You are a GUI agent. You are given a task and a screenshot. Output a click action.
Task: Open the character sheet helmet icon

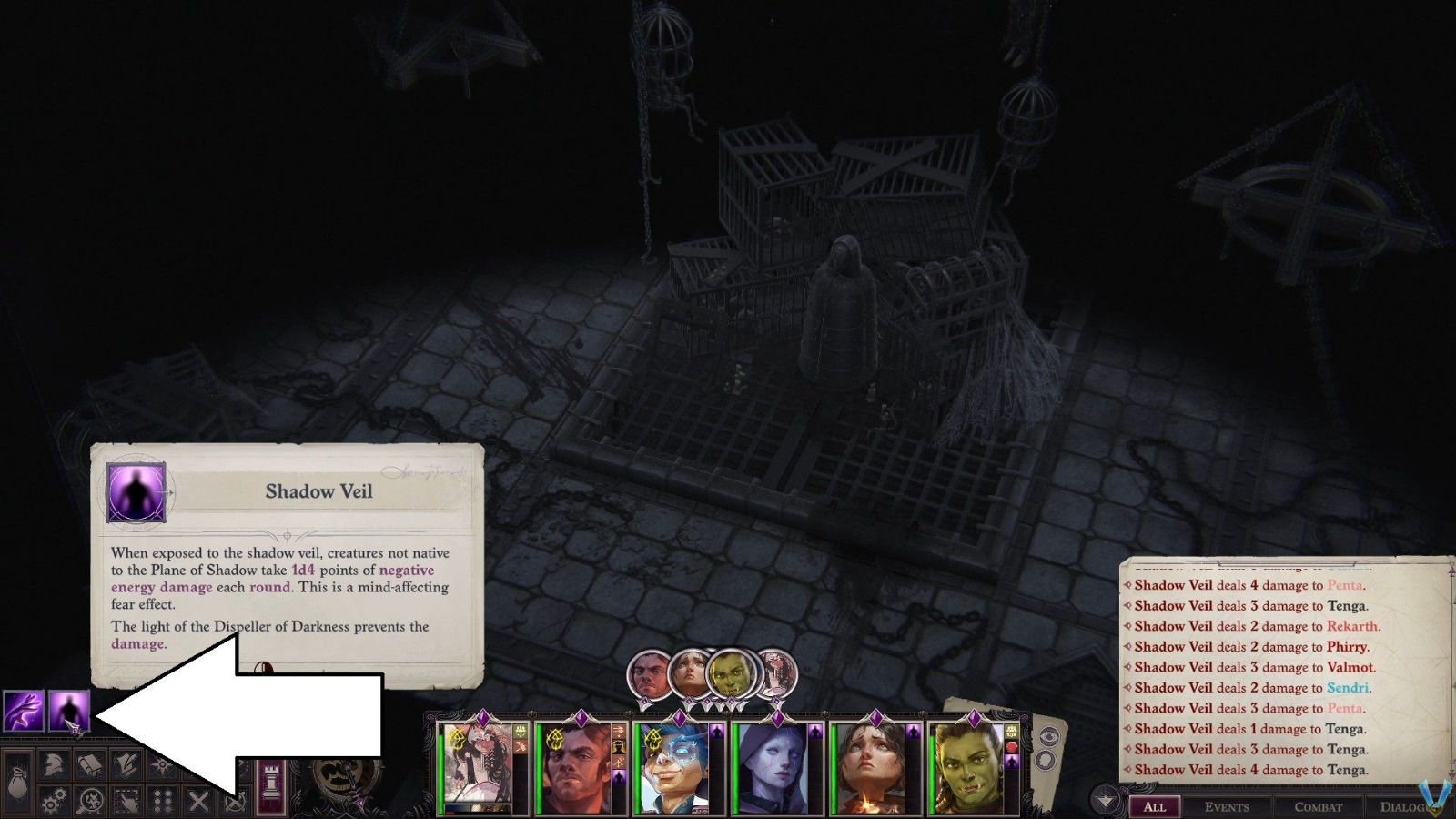coord(53,766)
